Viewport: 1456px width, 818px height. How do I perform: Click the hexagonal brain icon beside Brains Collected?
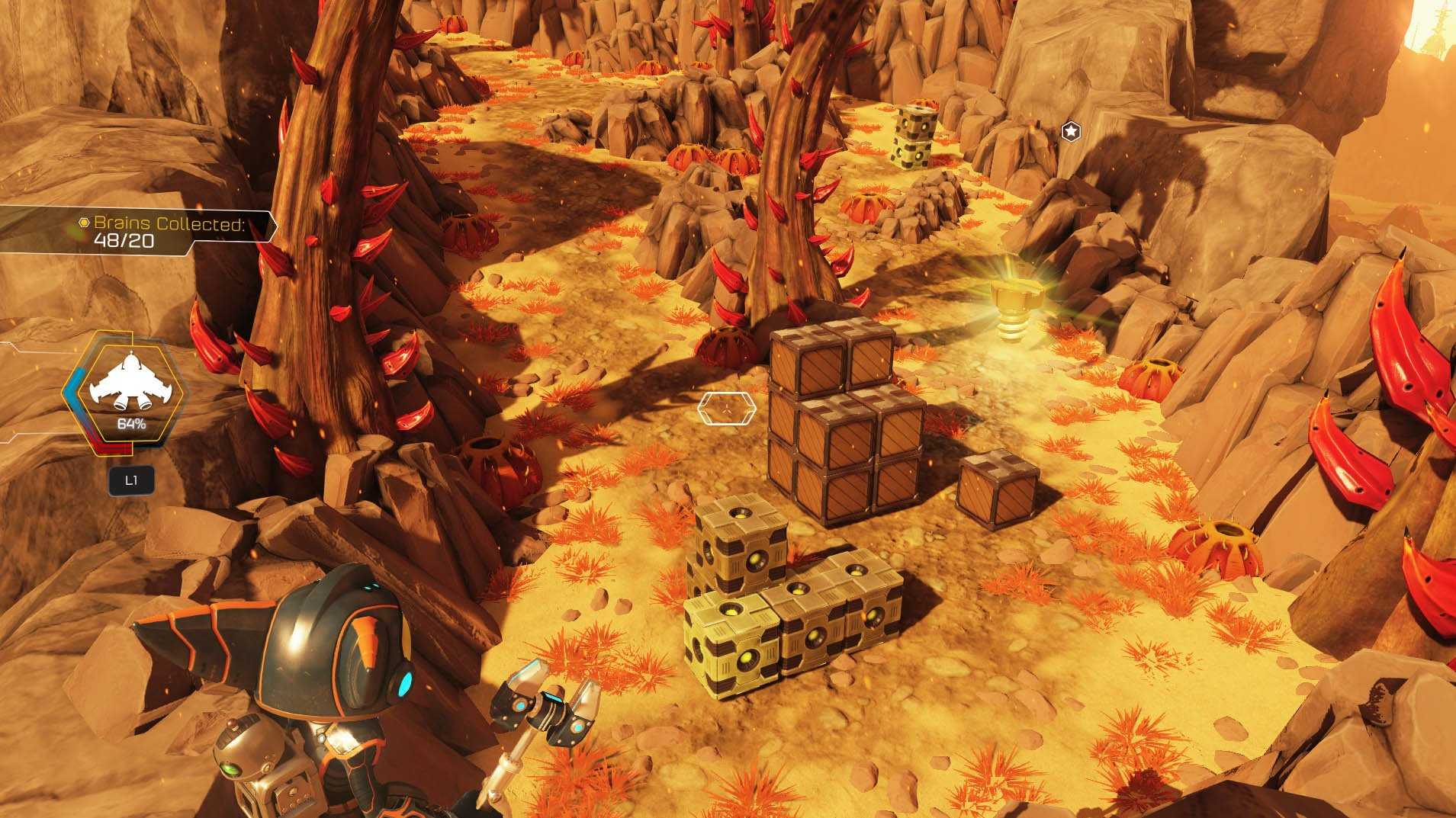[x=84, y=223]
